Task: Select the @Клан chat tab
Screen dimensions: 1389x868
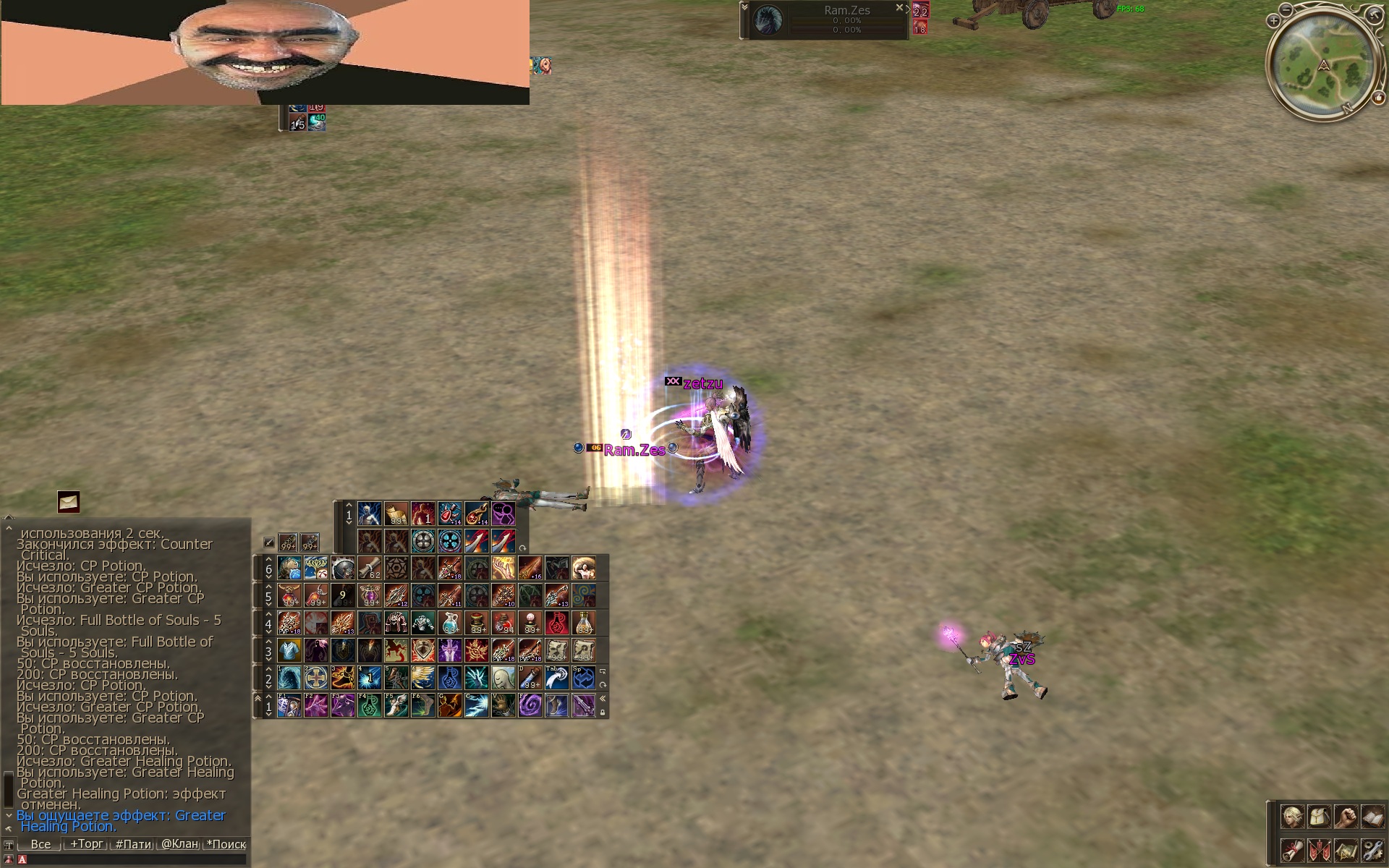Action: pos(179,844)
